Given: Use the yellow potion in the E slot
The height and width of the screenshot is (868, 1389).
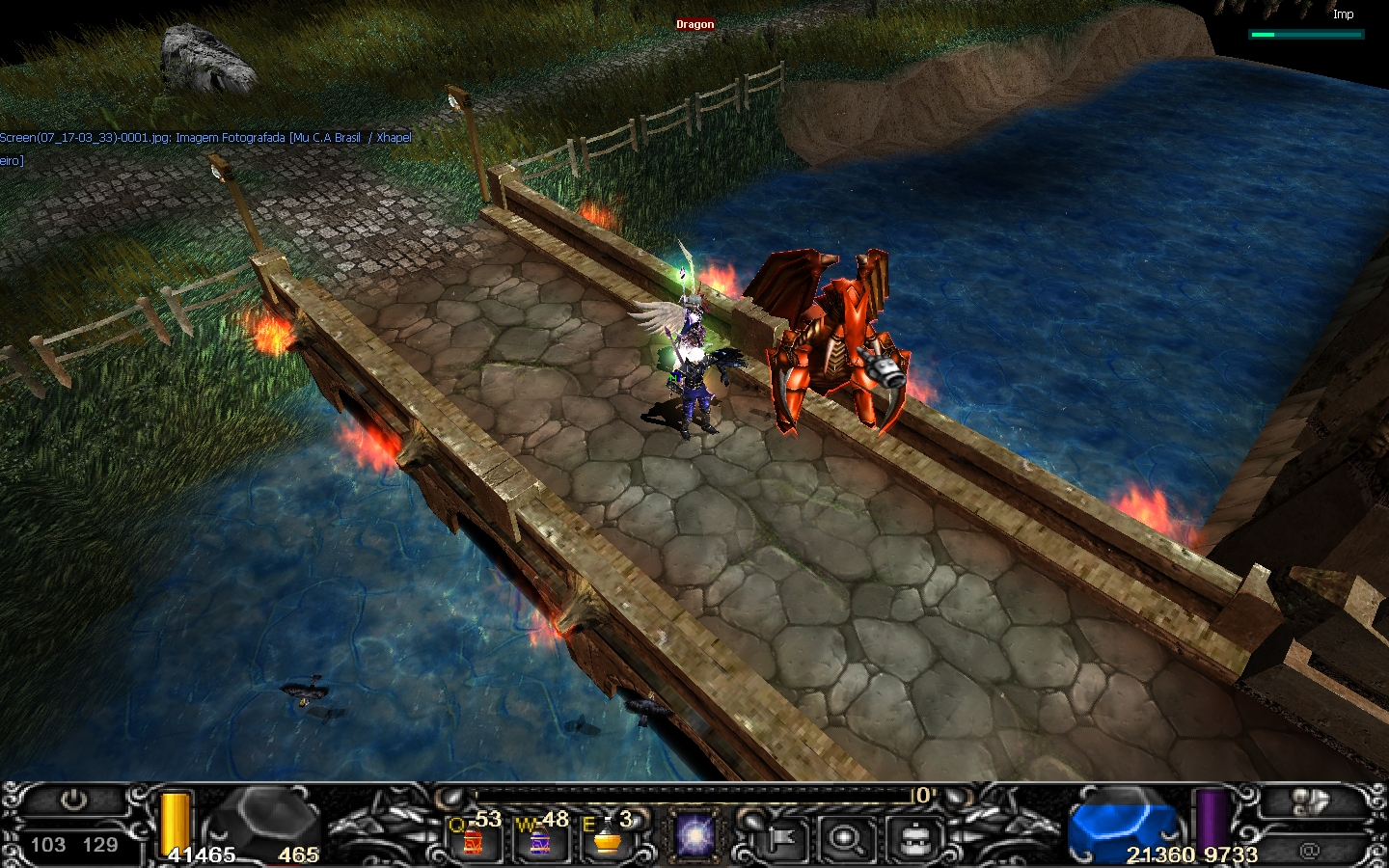Looking at the screenshot, I should (606, 841).
